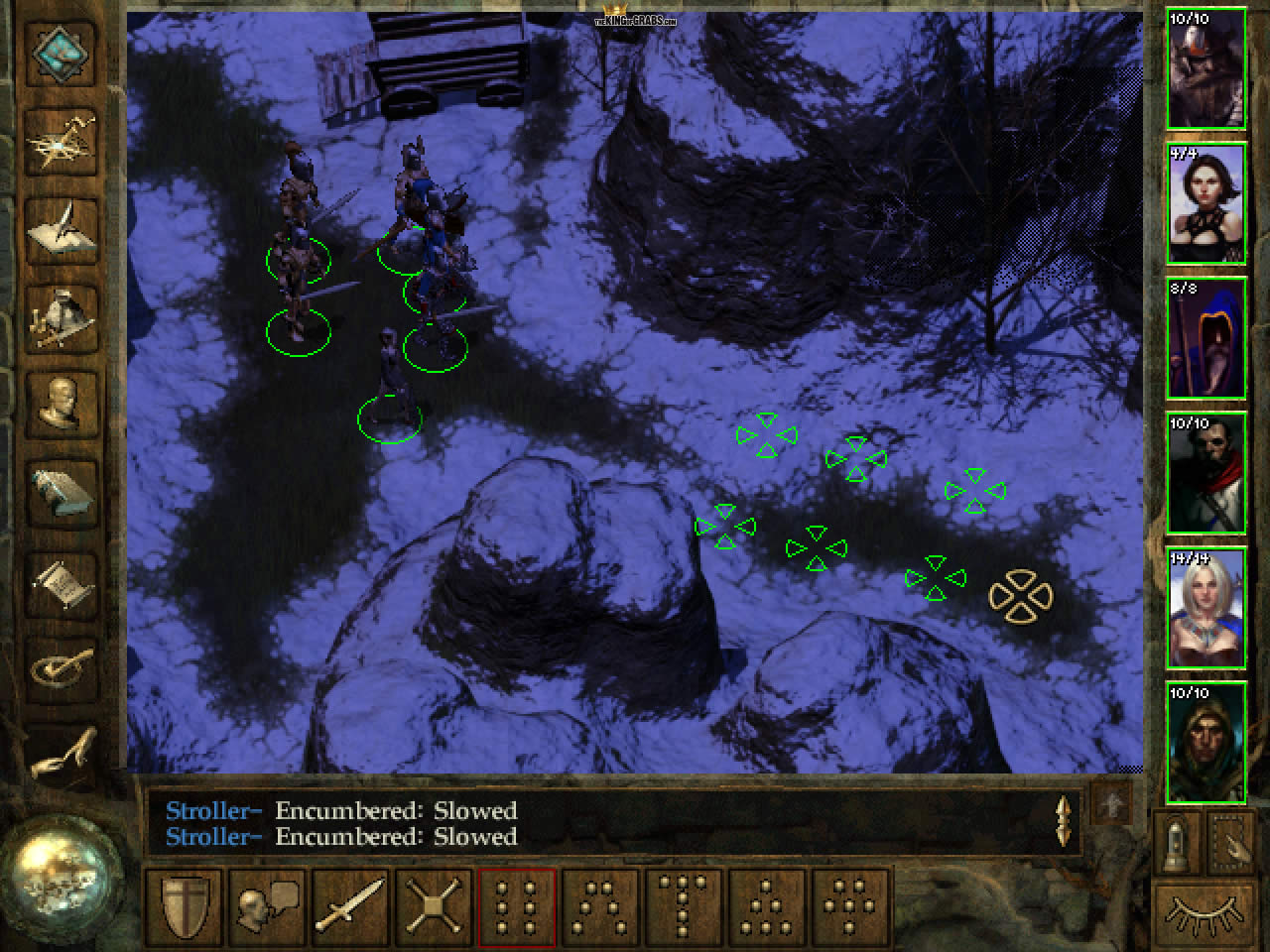Select the sword attack command
The width and height of the screenshot is (1270, 952).
point(350,904)
